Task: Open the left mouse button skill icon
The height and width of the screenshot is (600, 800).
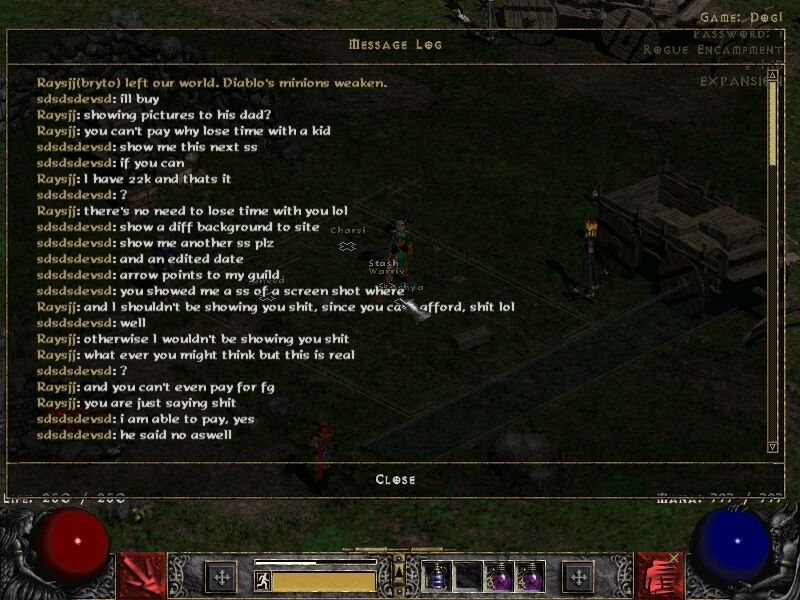Action: pos(141,576)
